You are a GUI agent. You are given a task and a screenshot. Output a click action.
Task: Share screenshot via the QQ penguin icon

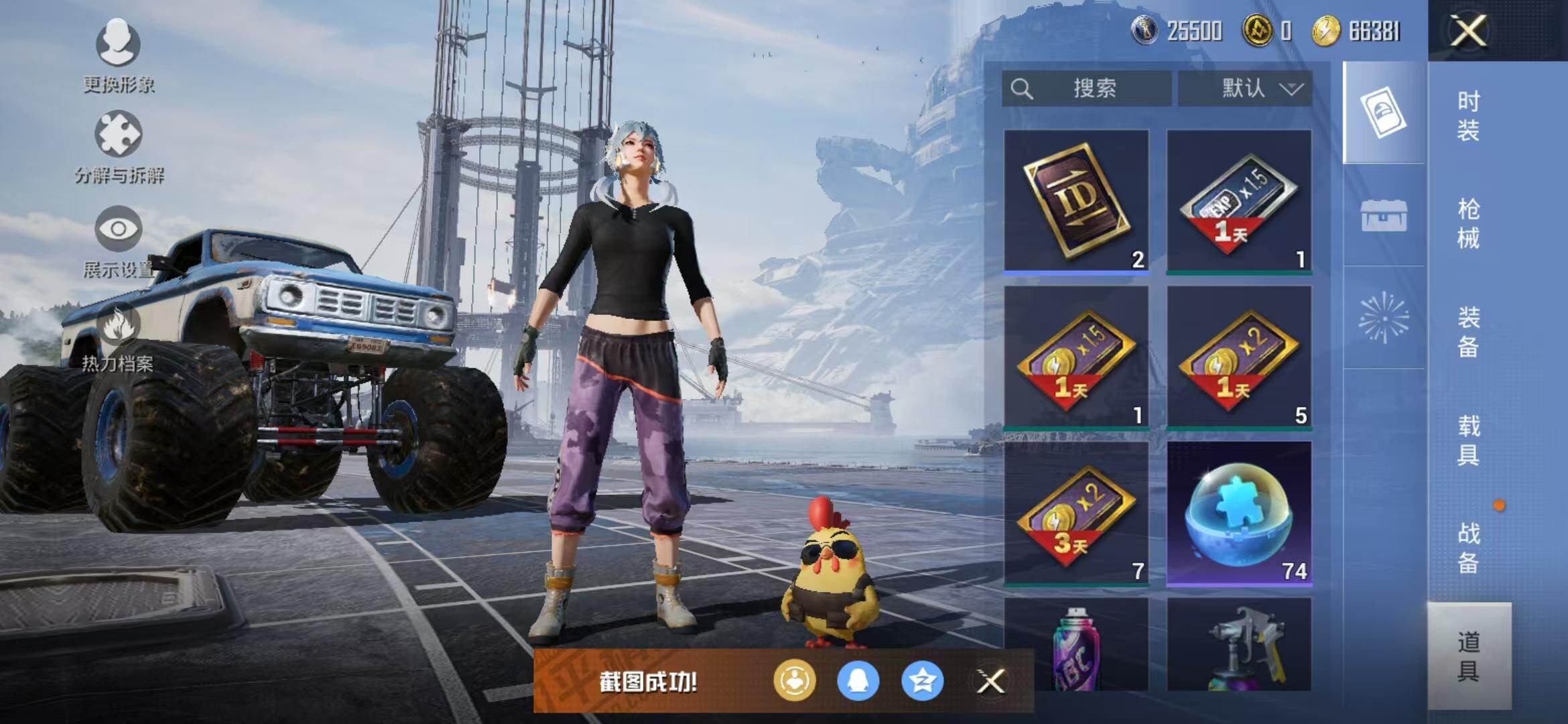coord(858,681)
